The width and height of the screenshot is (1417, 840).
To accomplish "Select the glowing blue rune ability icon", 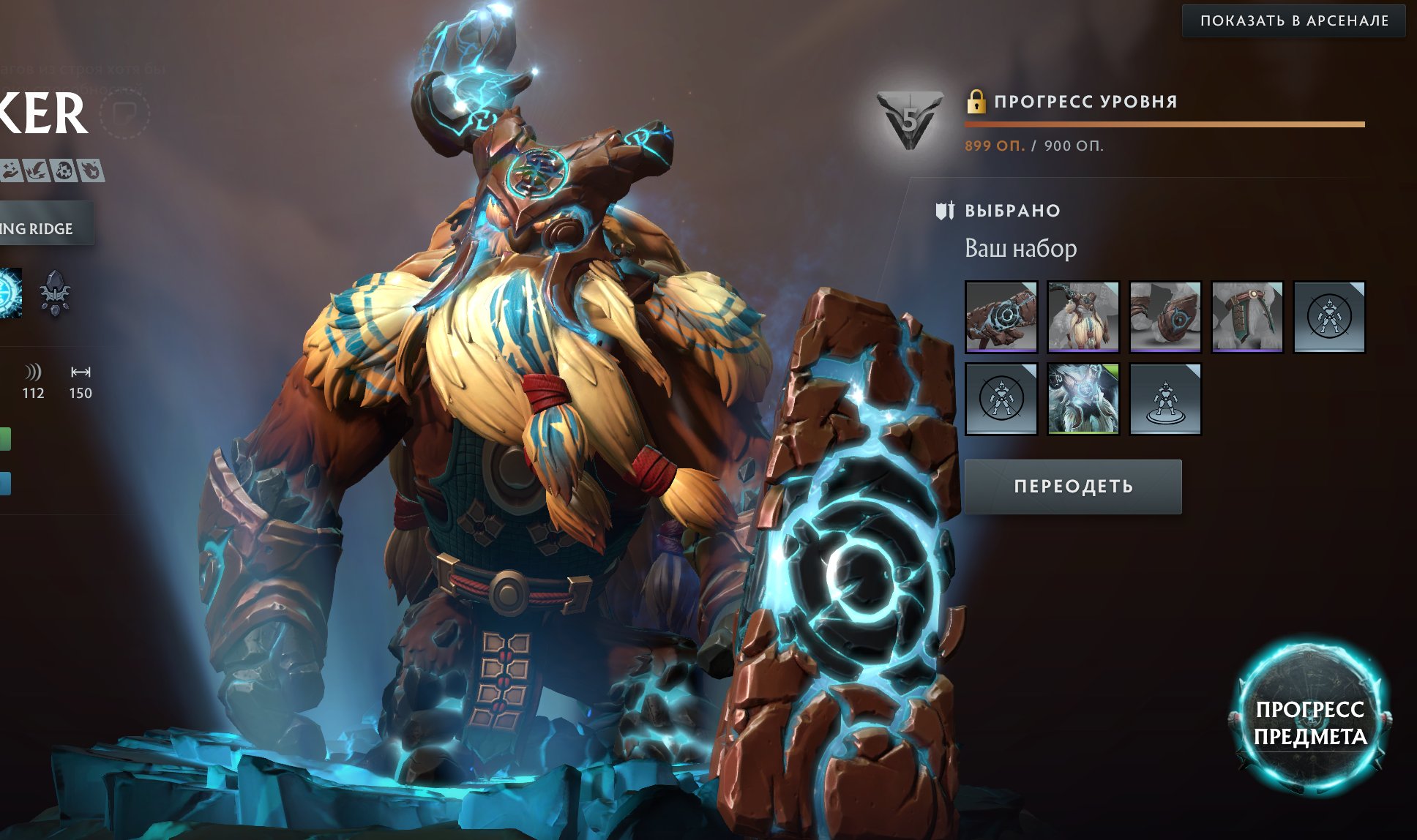I will (9, 293).
